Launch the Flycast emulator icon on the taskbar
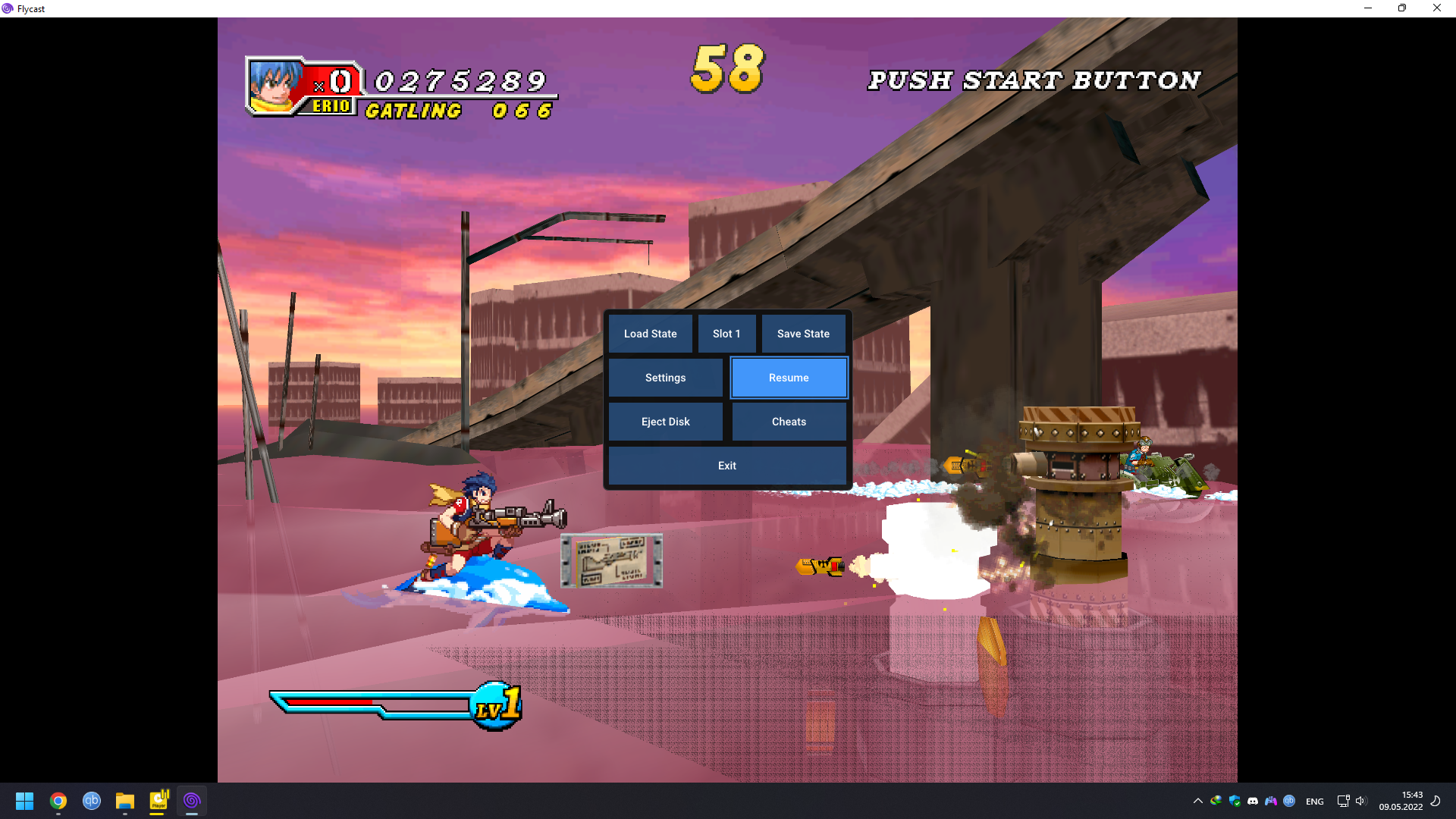The image size is (1456, 819). pos(192,801)
